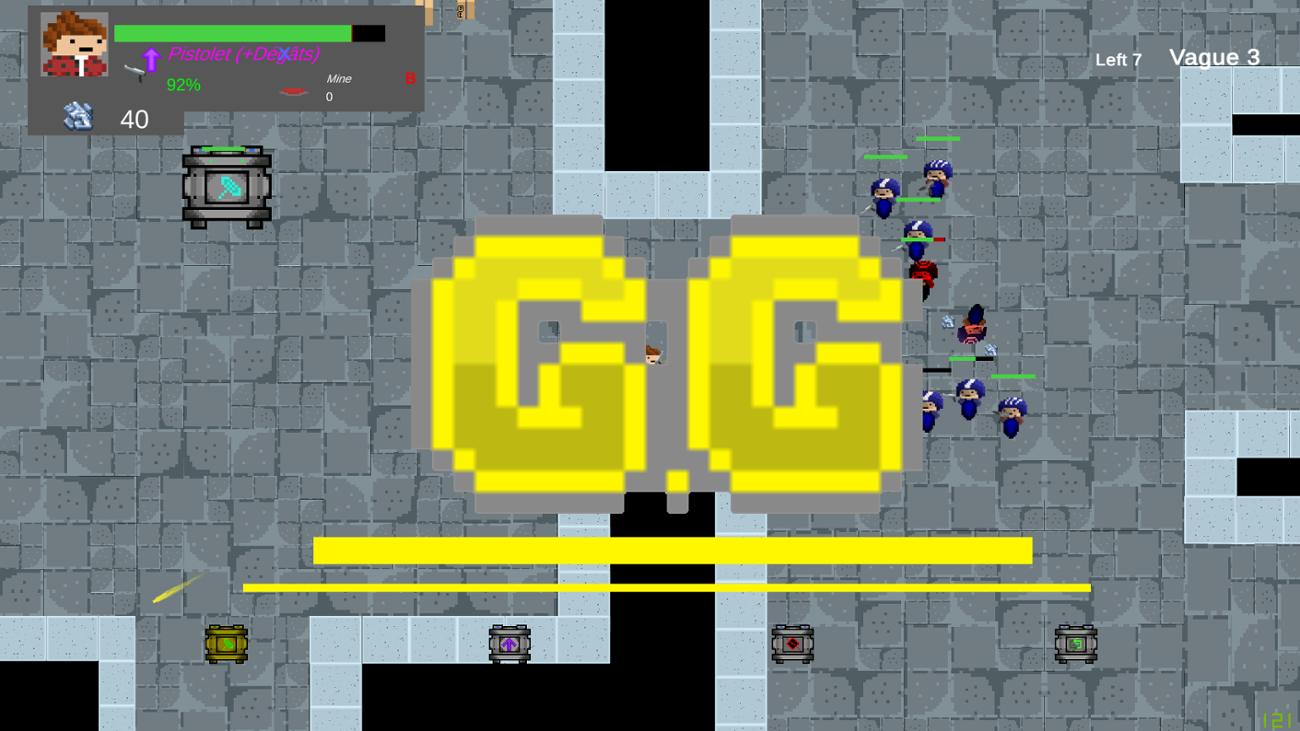
Task: Click the Left 7 counter
Action: click(1118, 60)
